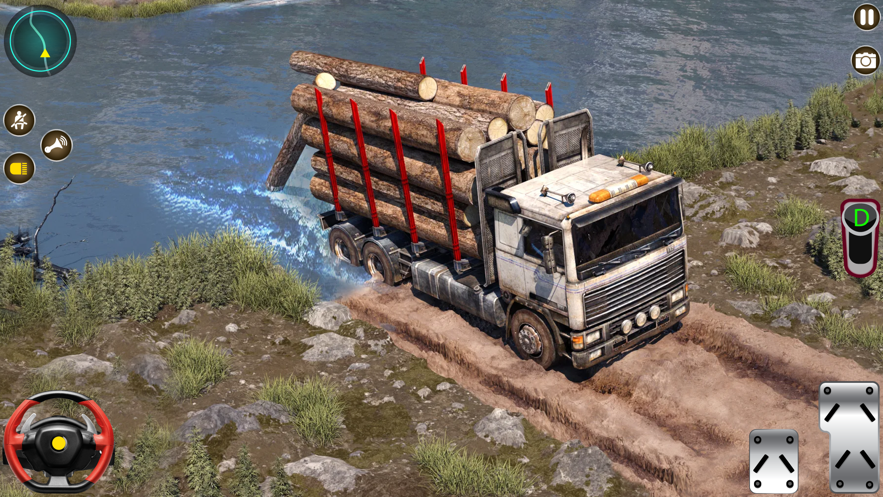
Task: Change the gear shifter showing D
Action: pos(860,236)
